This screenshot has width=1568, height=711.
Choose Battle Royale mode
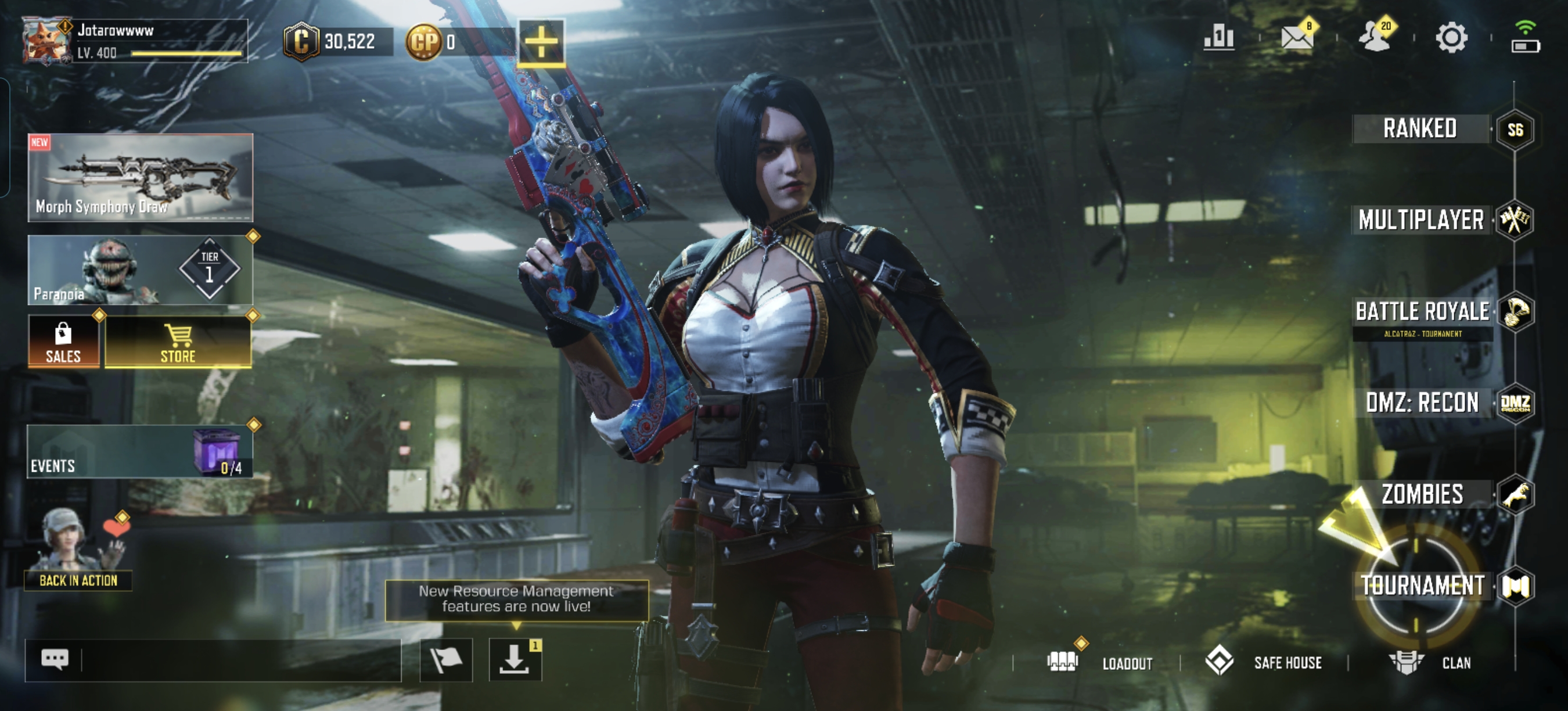(x=1422, y=313)
